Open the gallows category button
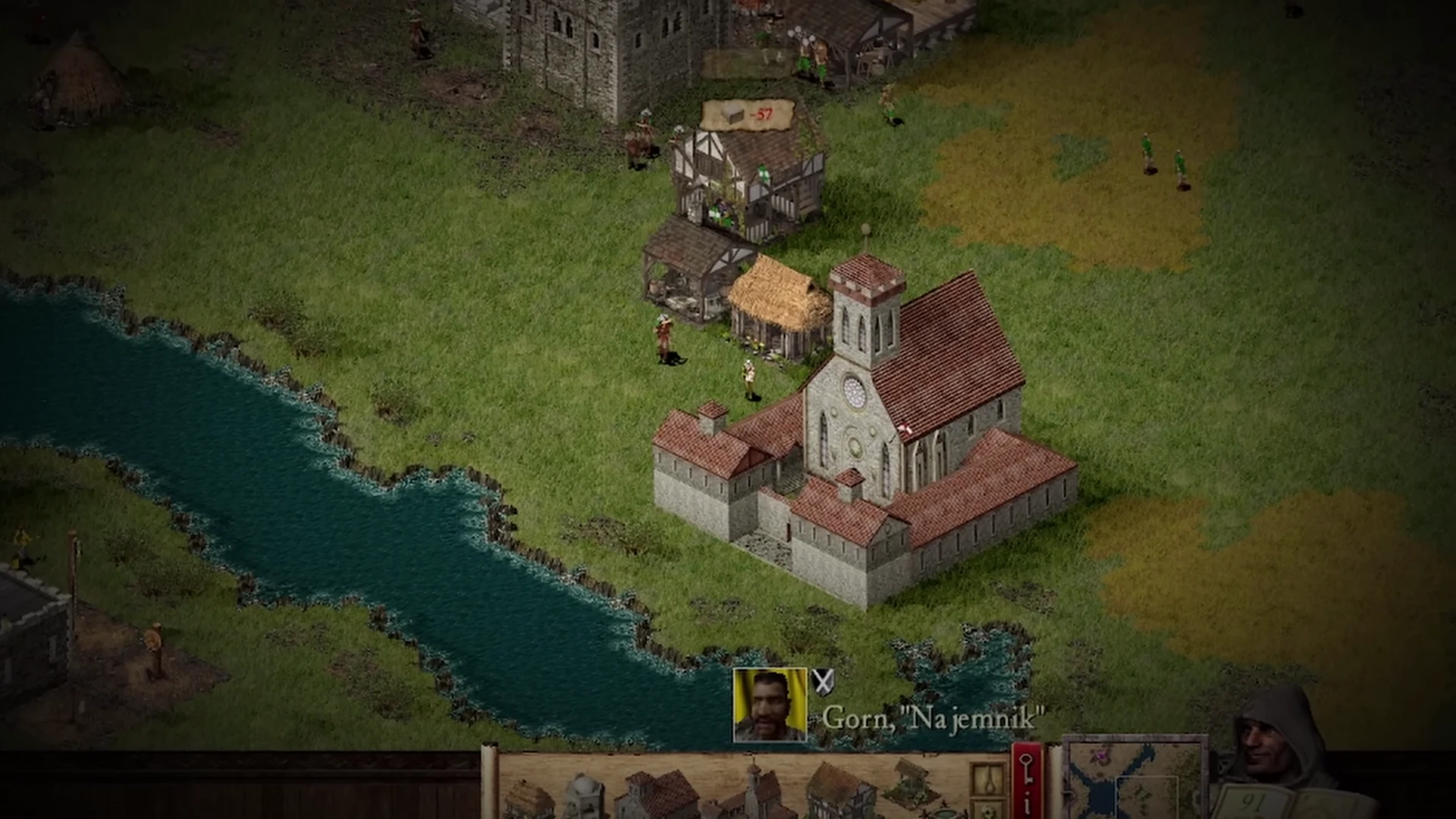The height and width of the screenshot is (819, 1456). click(989, 781)
